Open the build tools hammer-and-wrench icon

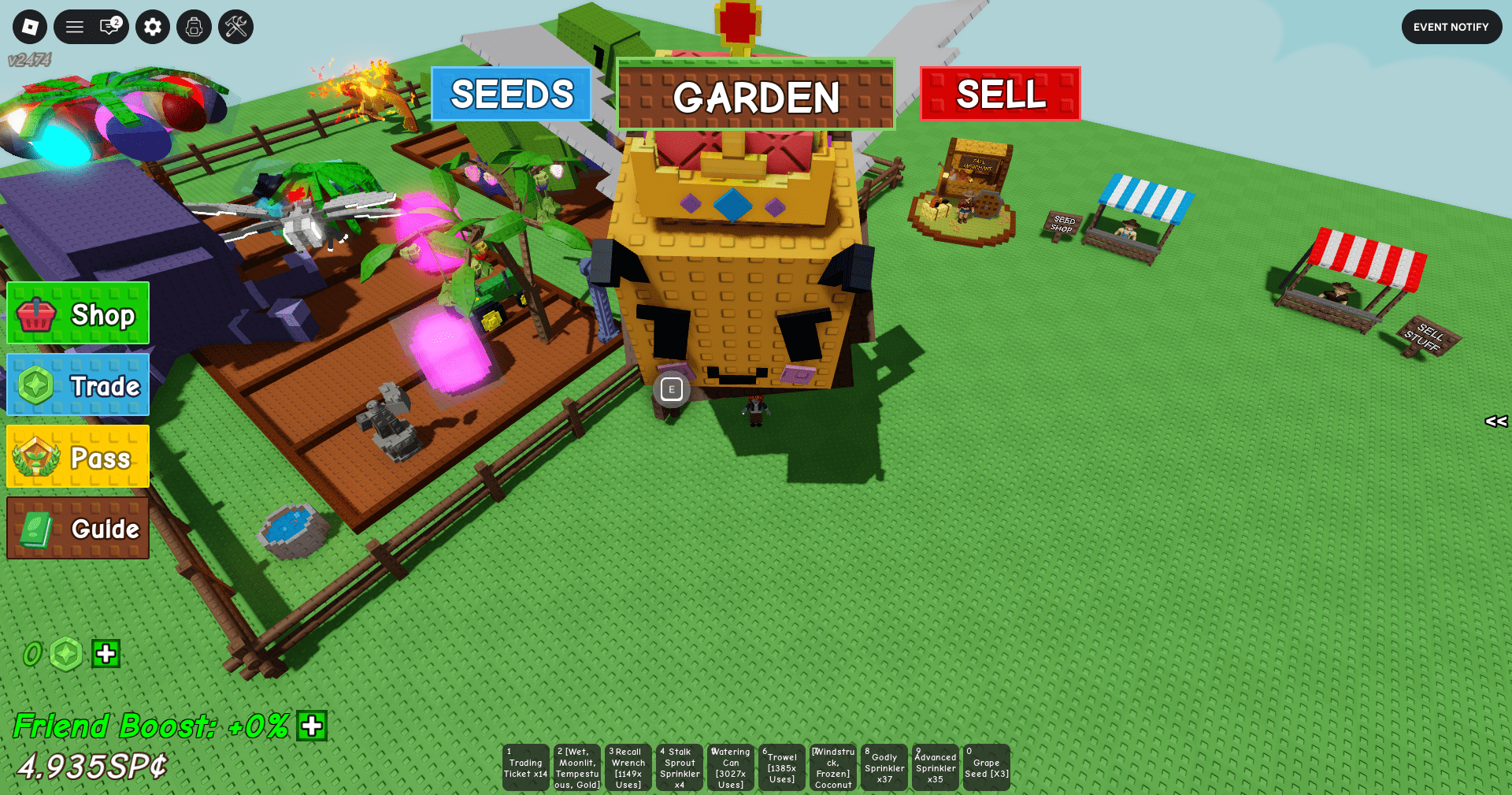[235, 26]
